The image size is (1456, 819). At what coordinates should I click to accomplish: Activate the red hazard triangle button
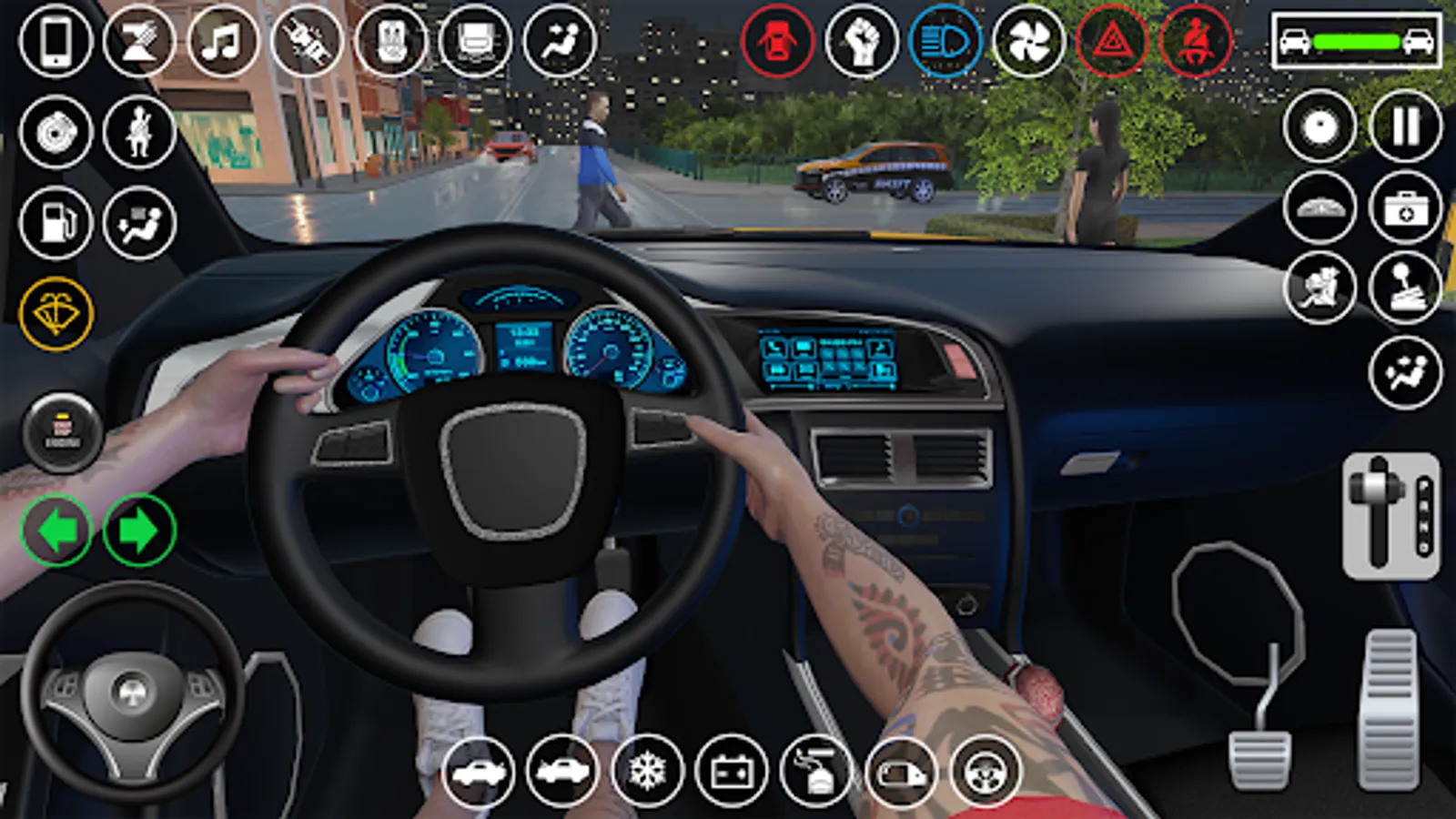(1112, 42)
